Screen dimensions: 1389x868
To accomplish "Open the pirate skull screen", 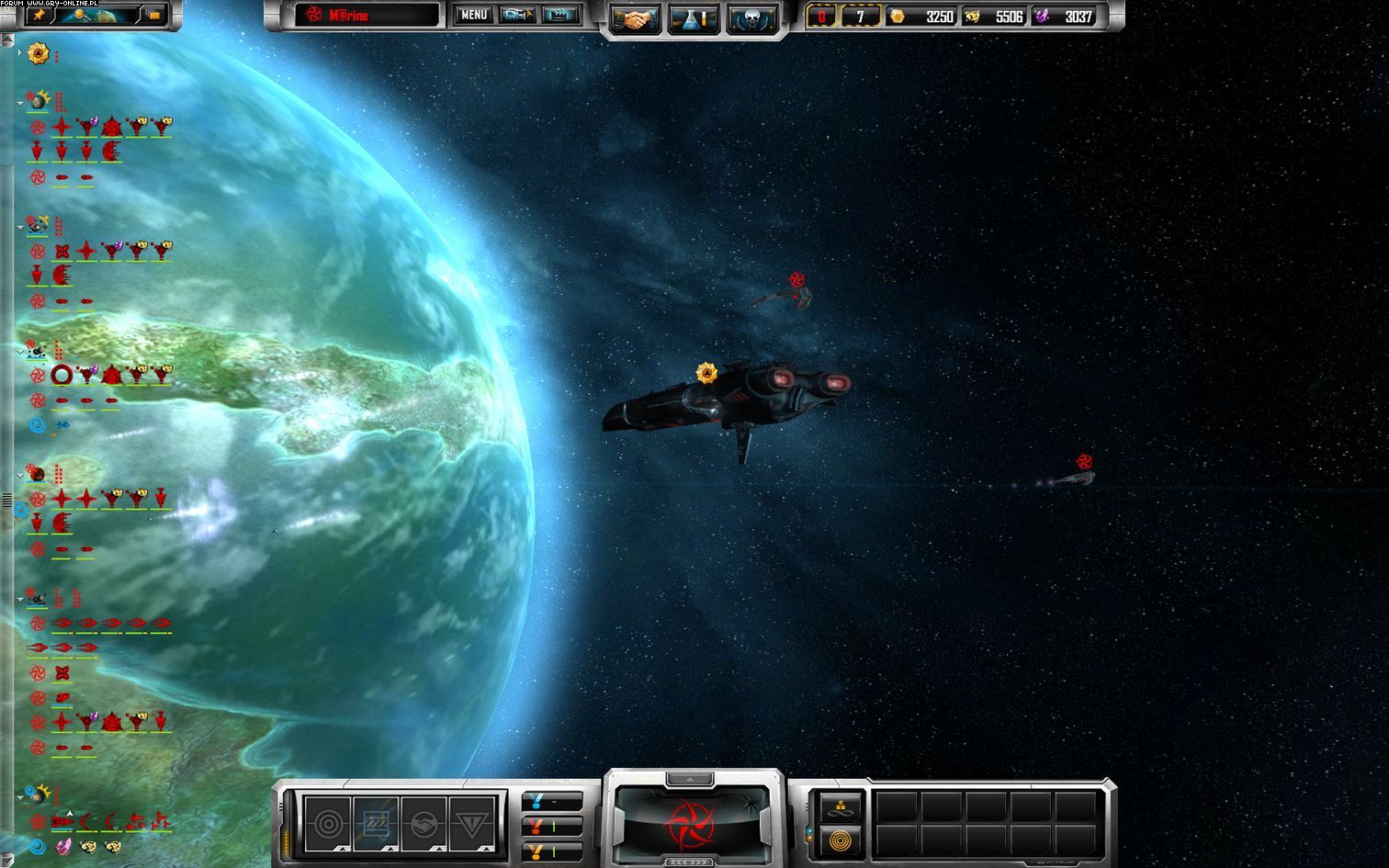I will tap(751, 17).
